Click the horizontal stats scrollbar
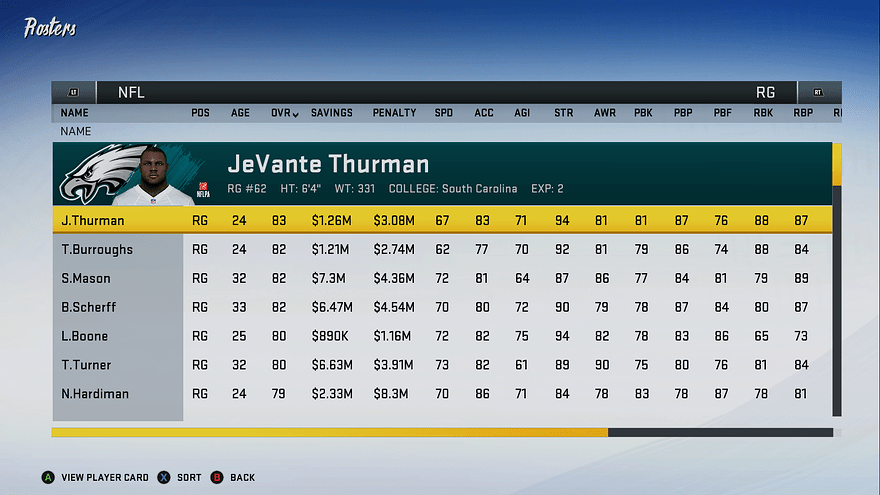 [330, 433]
